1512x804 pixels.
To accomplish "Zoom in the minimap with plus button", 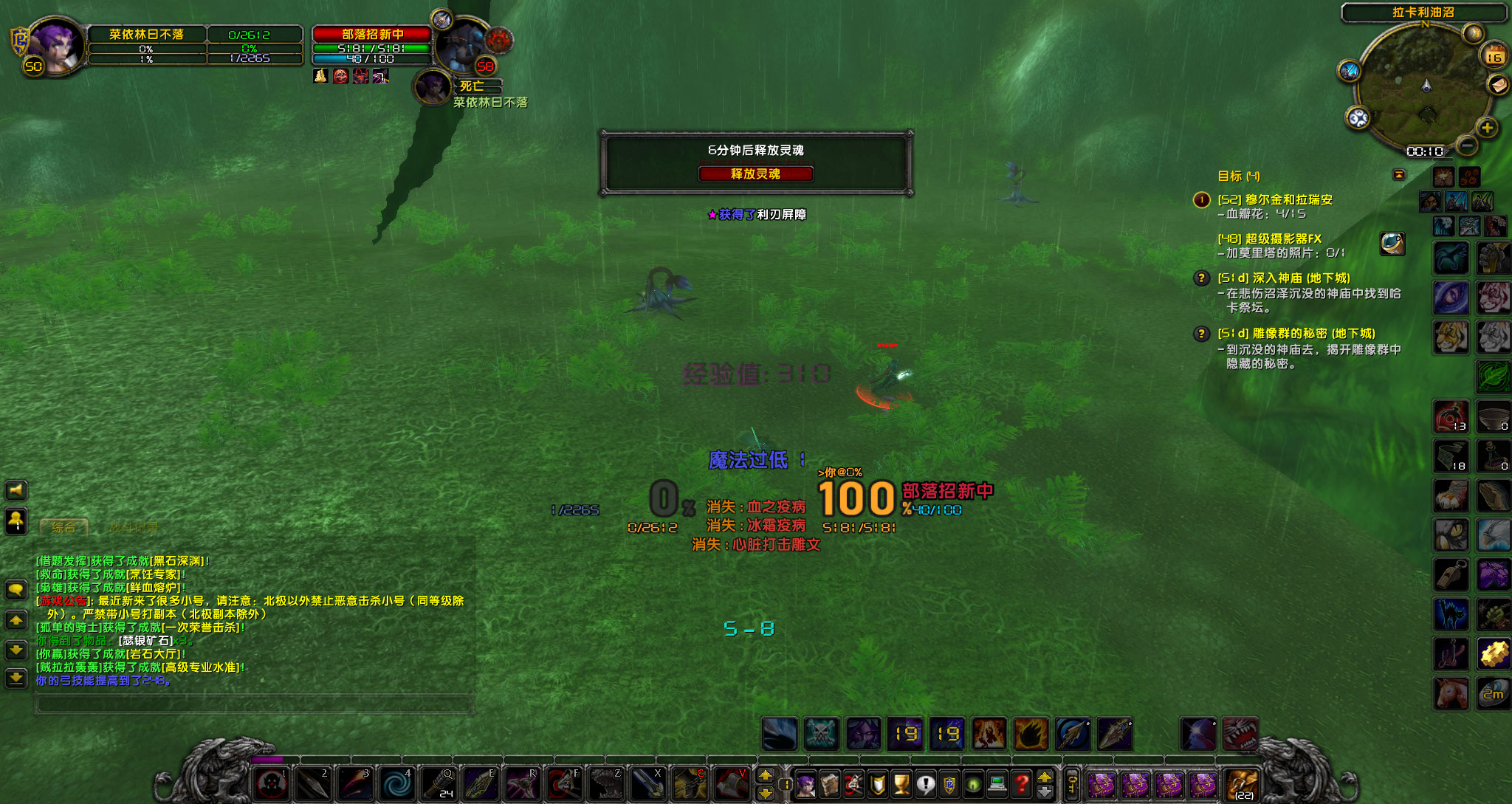I will (1487, 128).
